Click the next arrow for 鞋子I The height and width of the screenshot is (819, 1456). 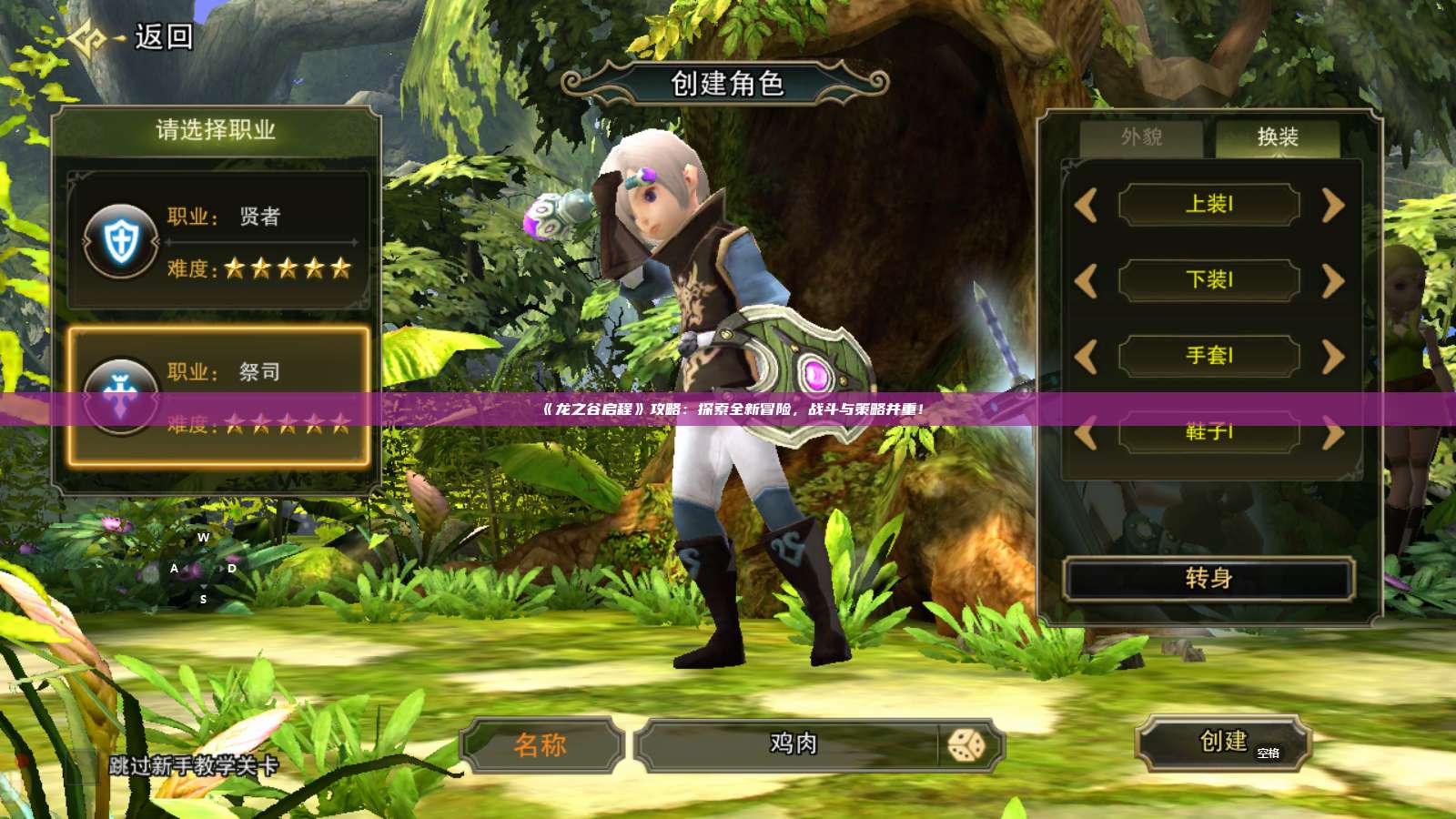1331,434
